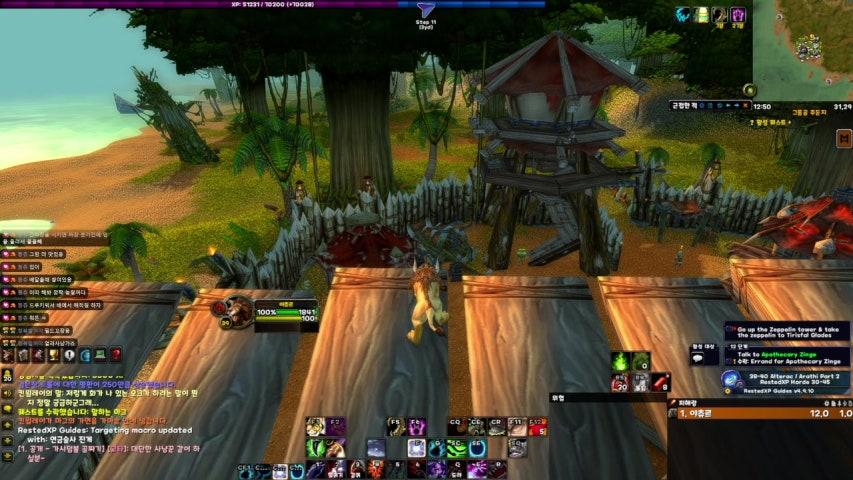
Task: Click the green skull icon above the target panel
Action: coord(619,361)
